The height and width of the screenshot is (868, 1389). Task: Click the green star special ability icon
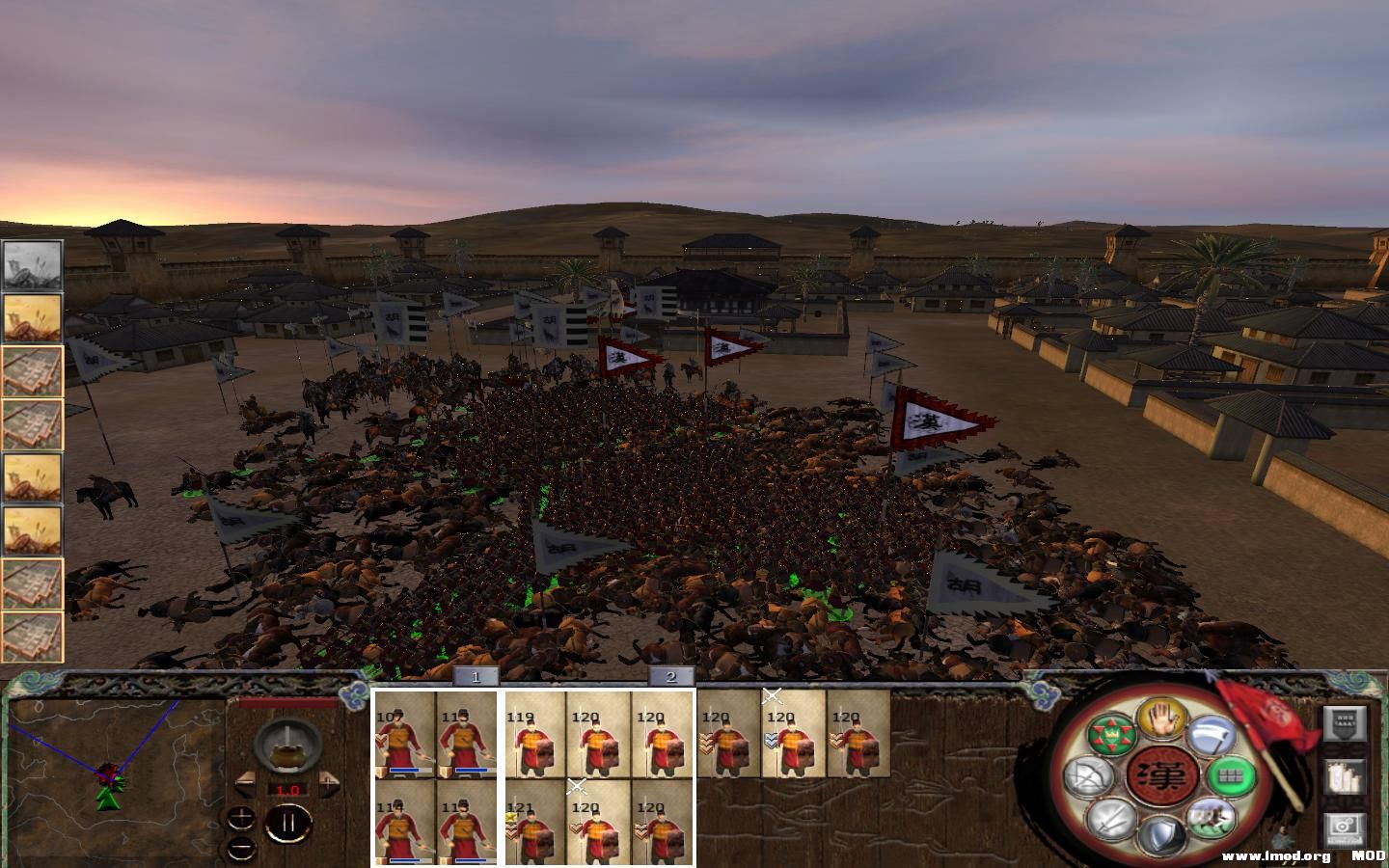coord(1111,733)
